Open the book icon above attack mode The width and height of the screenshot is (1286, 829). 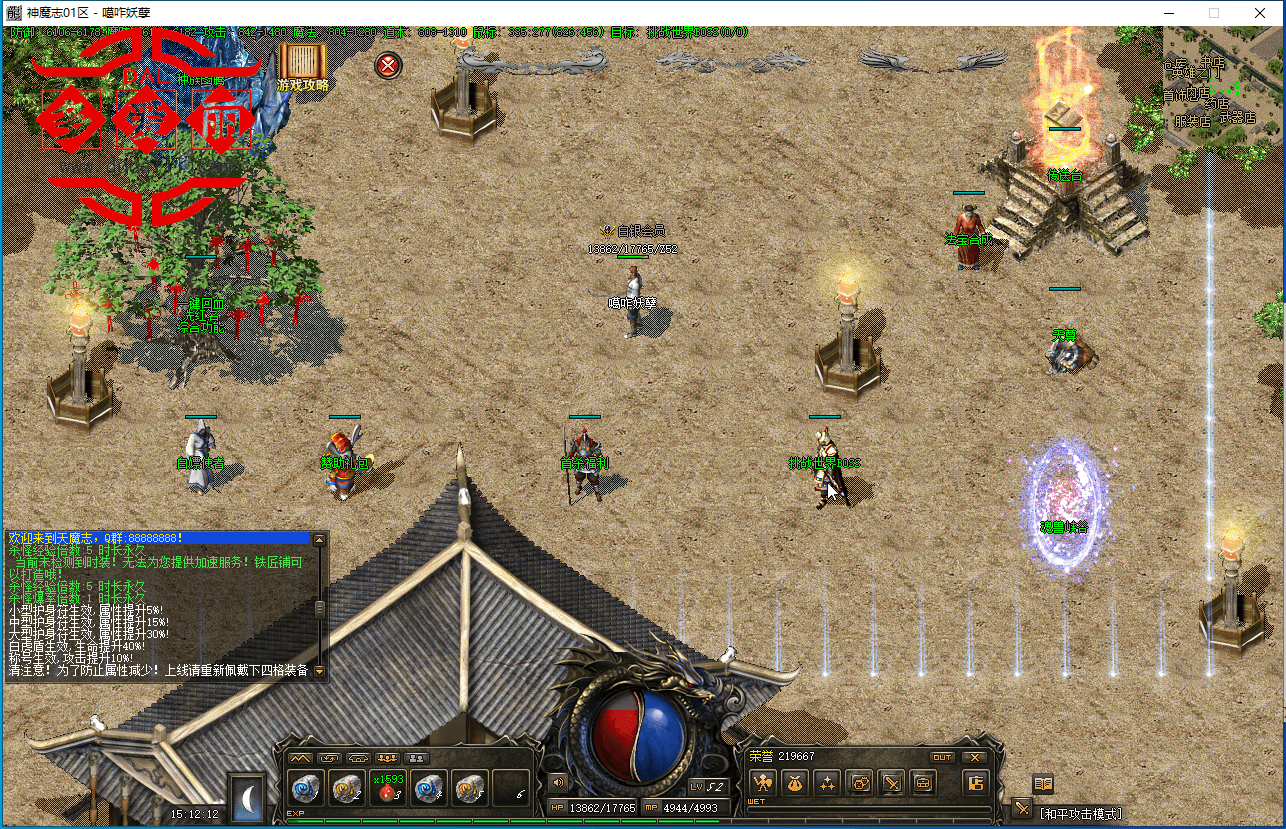[1043, 784]
